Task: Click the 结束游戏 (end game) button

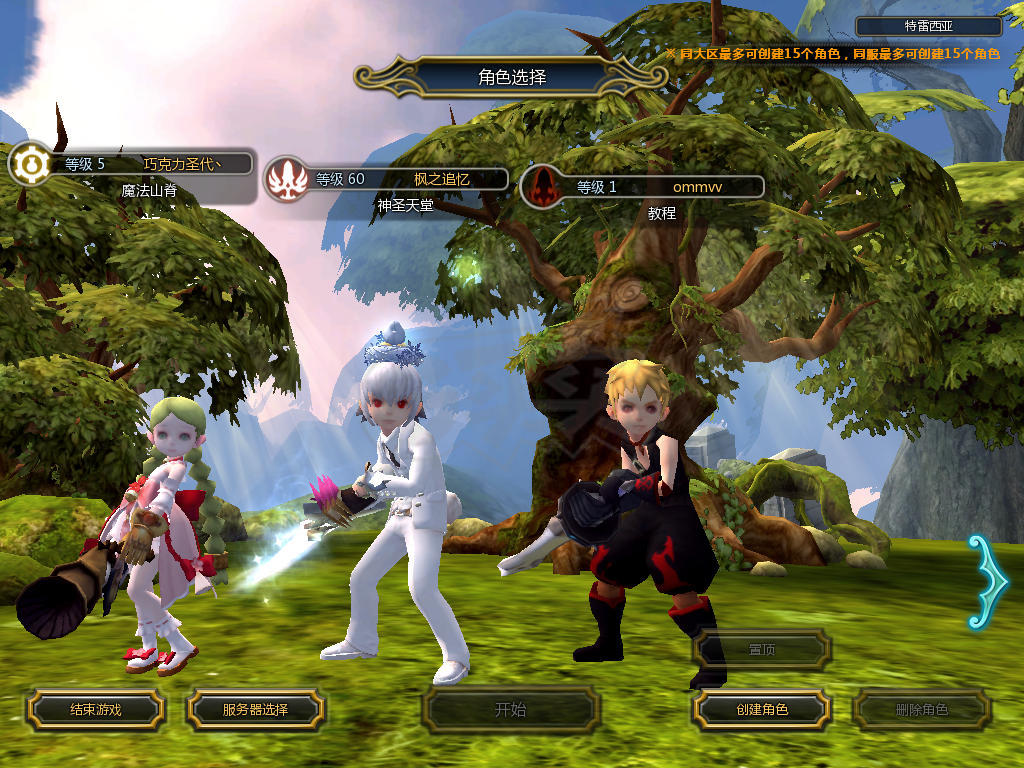Action: 95,710
